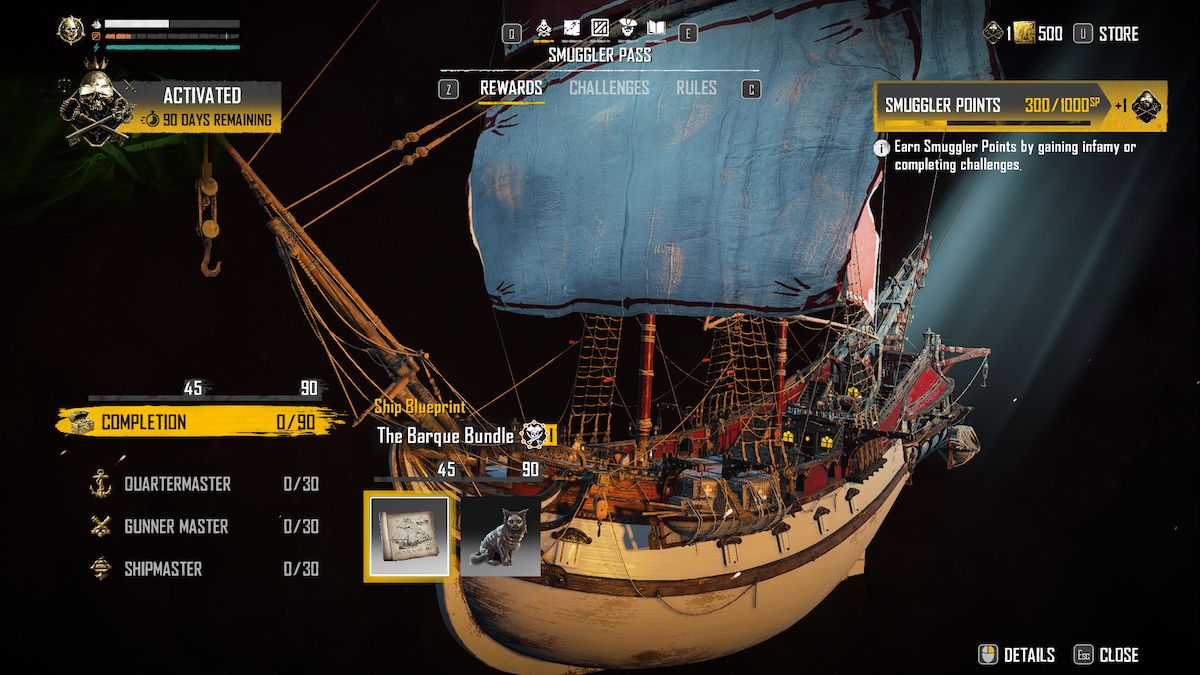Select the Shipmaster track
The height and width of the screenshot is (675, 1200).
[x=163, y=569]
